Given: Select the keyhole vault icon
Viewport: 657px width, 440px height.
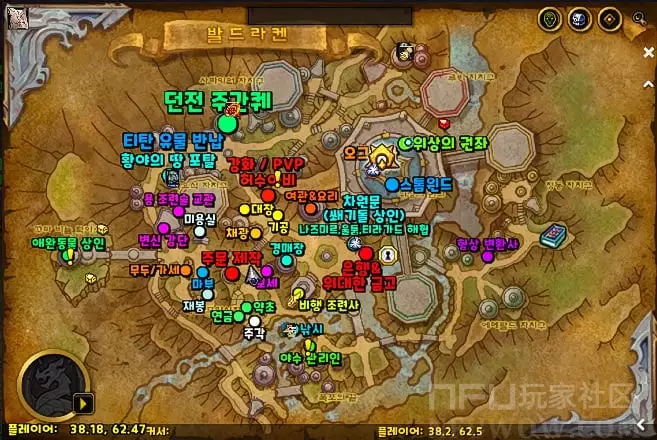Looking at the screenshot, I should [x=386, y=255].
